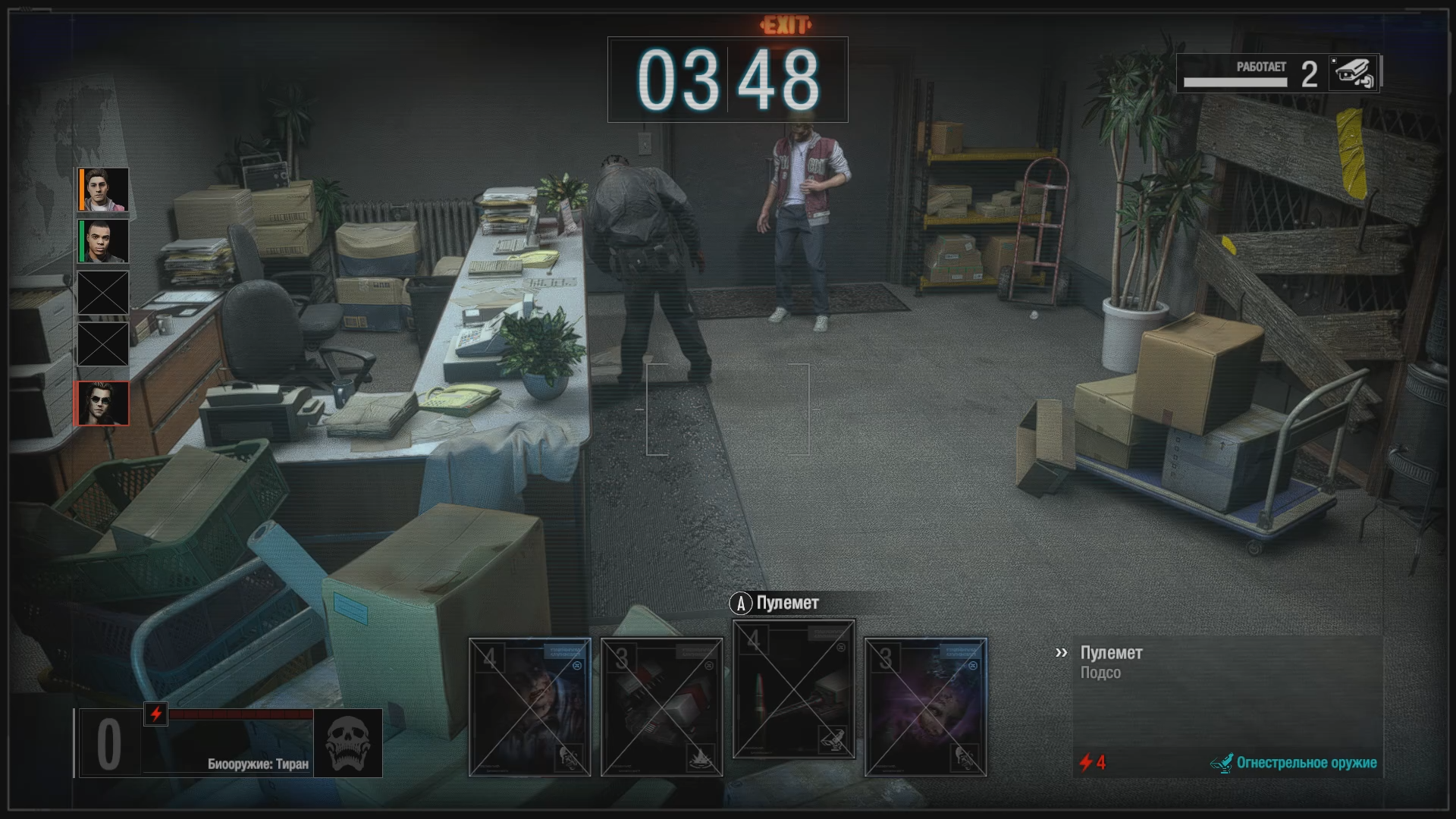The image size is (1456, 819).
Task: Expand the Пулемет card description panel
Action: 1061,653
